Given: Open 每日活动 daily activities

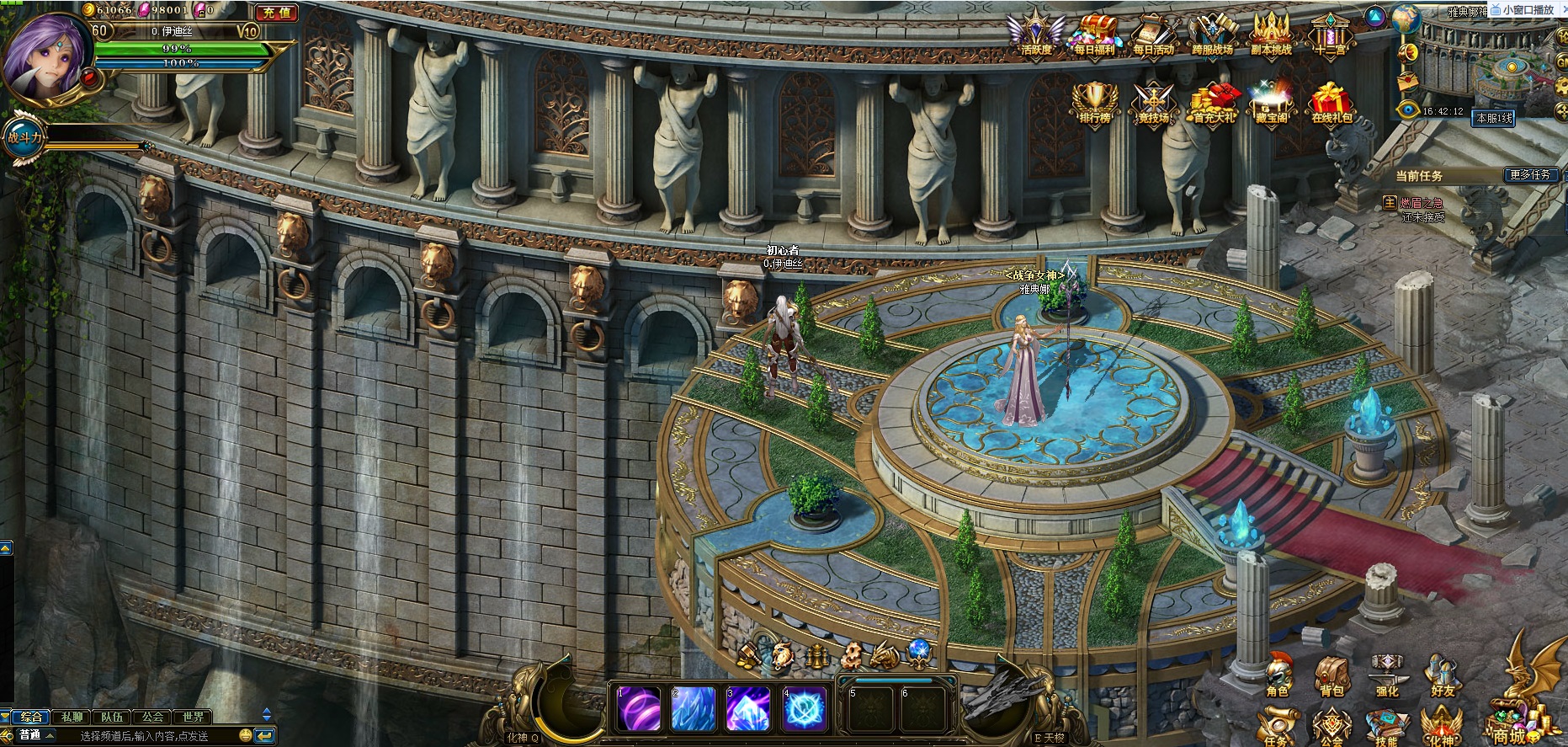Looking at the screenshot, I should [x=1153, y=35].
